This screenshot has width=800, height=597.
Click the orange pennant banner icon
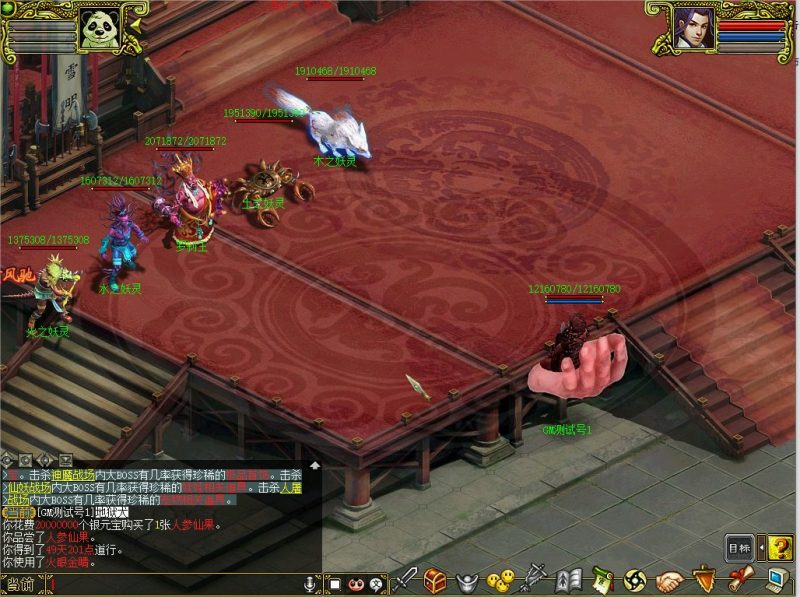[704, 580]
